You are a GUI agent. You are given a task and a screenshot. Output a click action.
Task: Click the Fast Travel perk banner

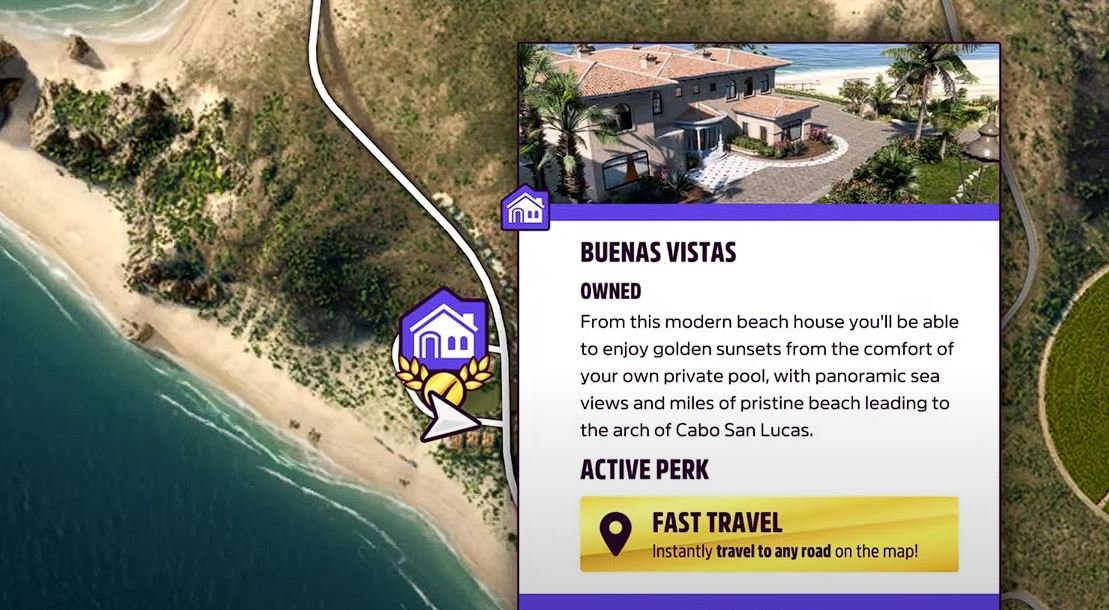coord(768,534)
